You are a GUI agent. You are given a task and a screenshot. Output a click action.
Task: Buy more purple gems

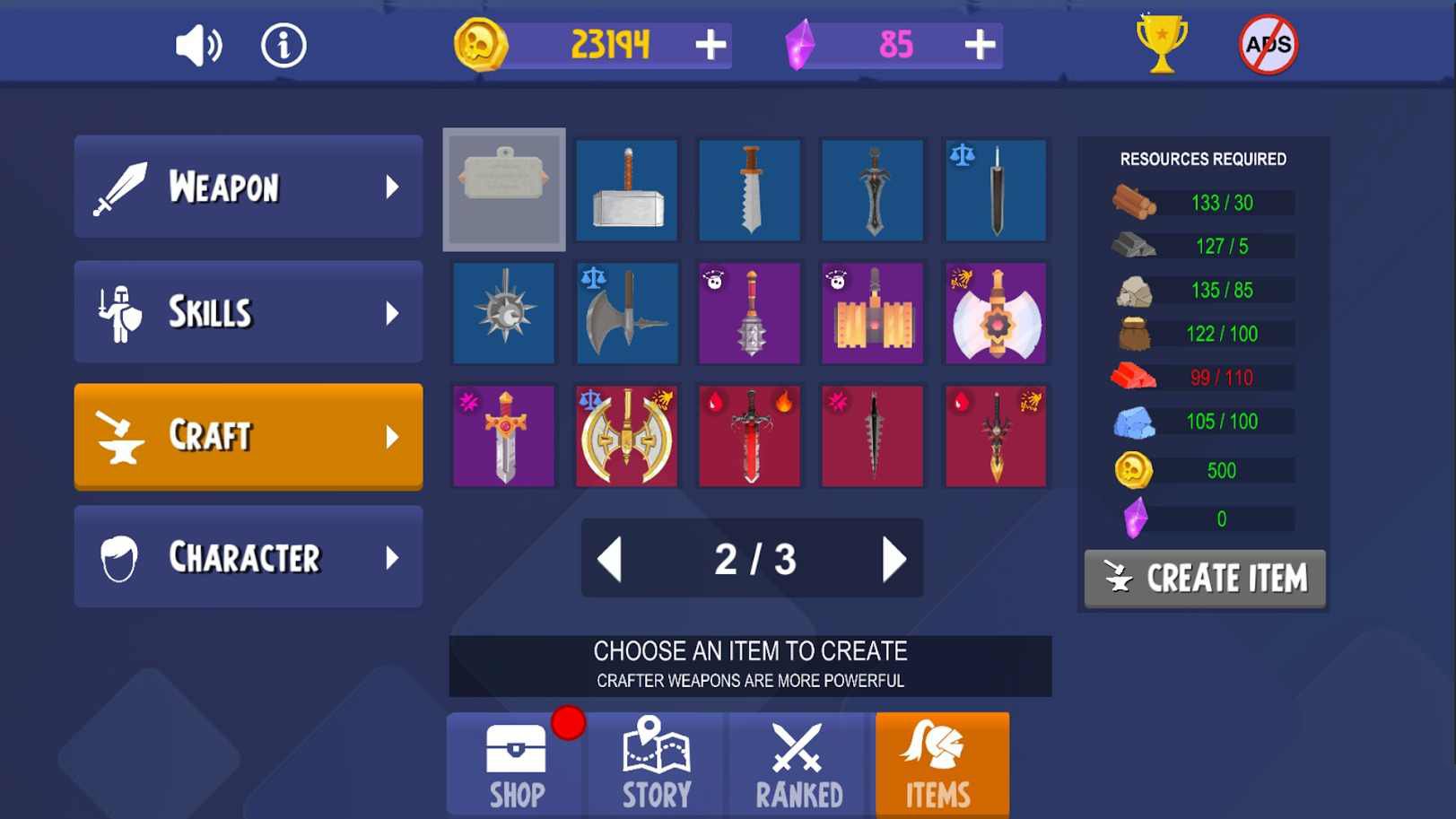980,45
